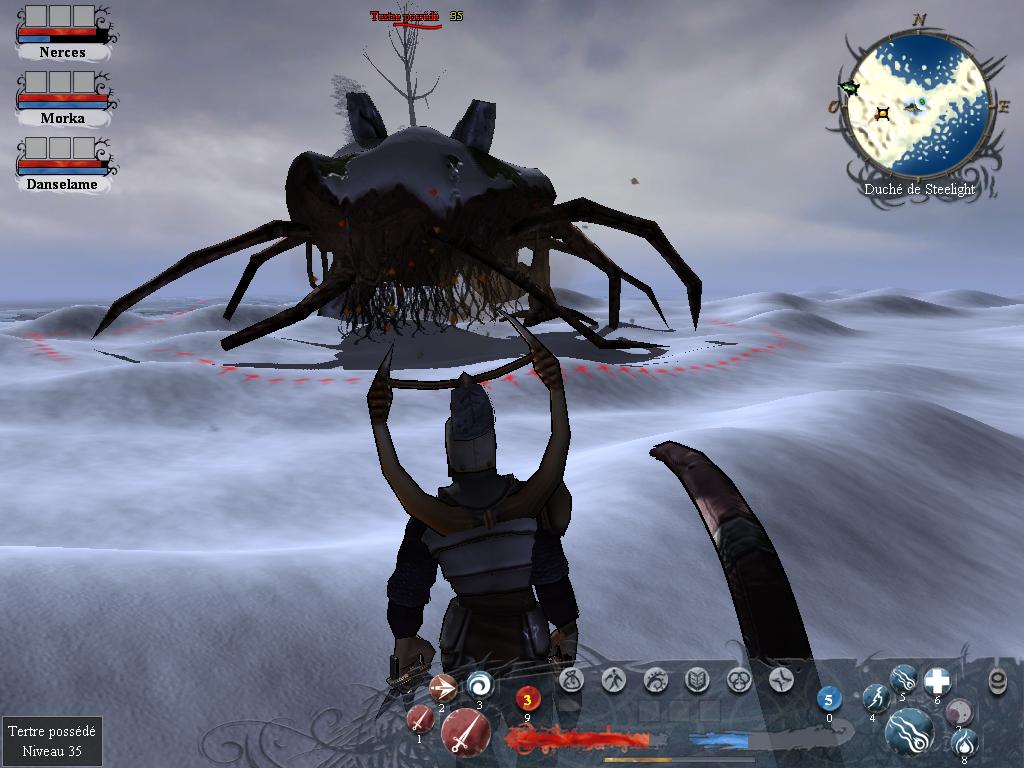The width and height of the screenshot is (1024, 768).
Task: Cast the white cross heal in slot 6
Action: click(x=937, y=681)
